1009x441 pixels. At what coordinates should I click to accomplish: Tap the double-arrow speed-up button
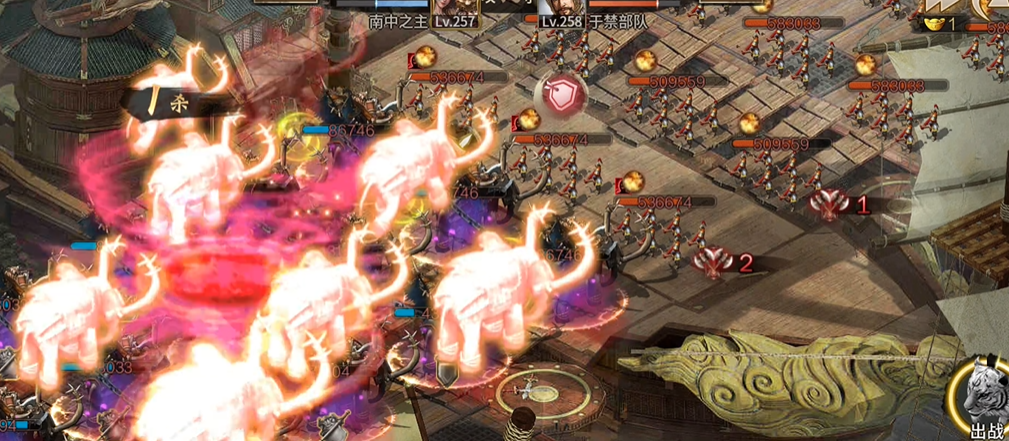tap(940, 5)
